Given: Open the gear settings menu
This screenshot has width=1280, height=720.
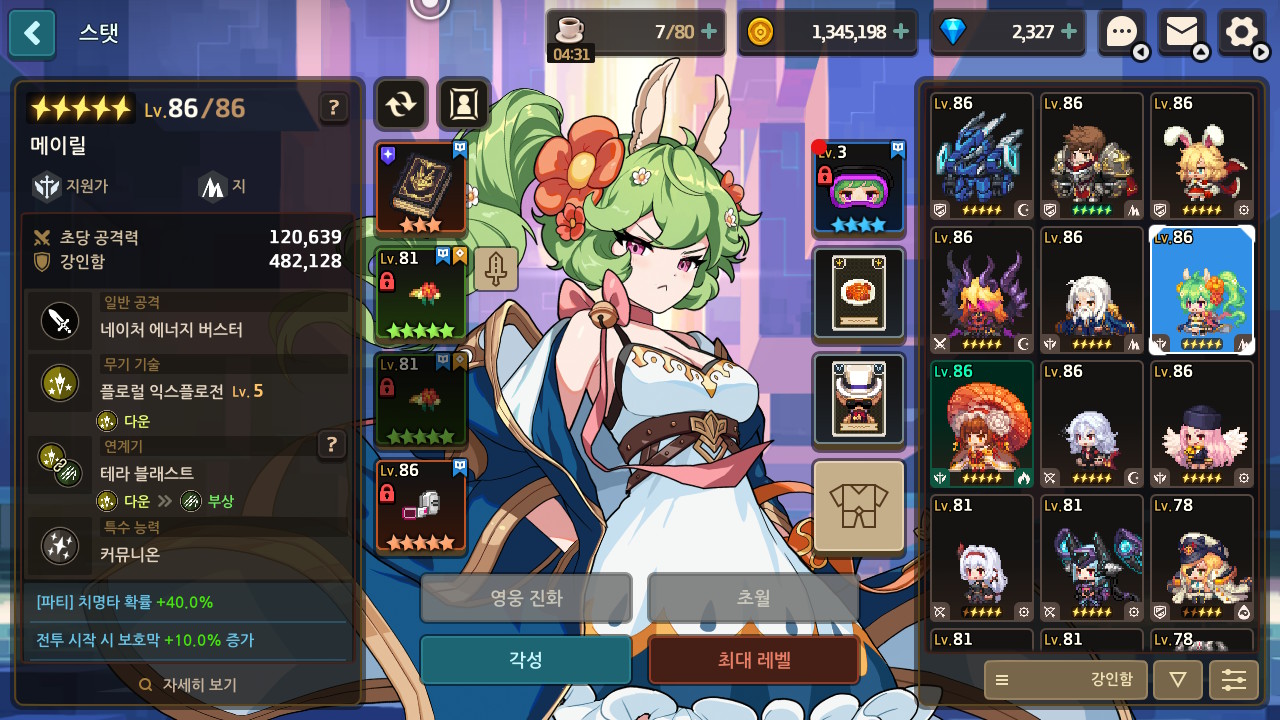Looking at the screenshot, I should tap(1241, 32).
